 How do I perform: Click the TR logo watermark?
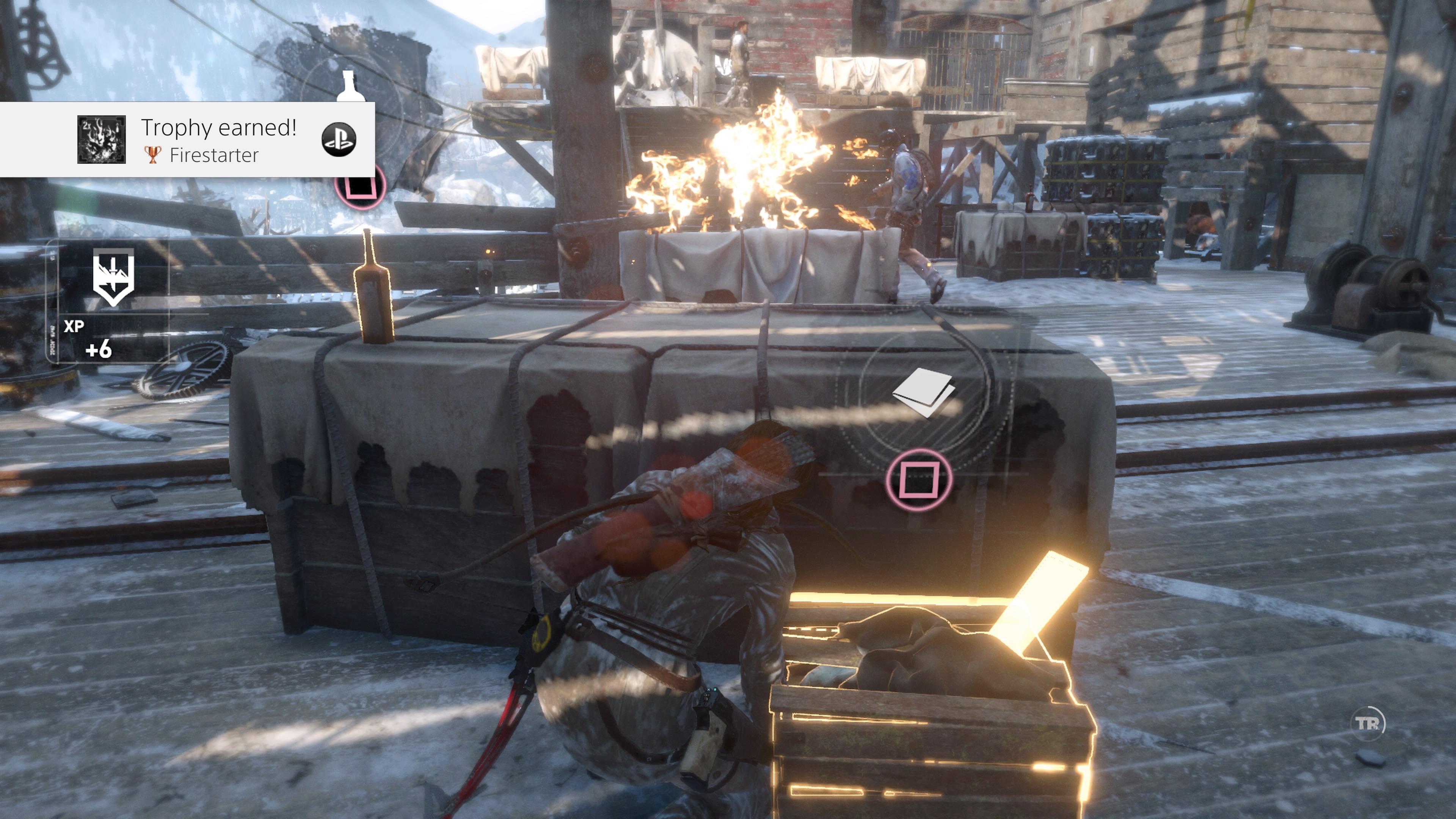pyautogui.click(x=1367, y=723)
